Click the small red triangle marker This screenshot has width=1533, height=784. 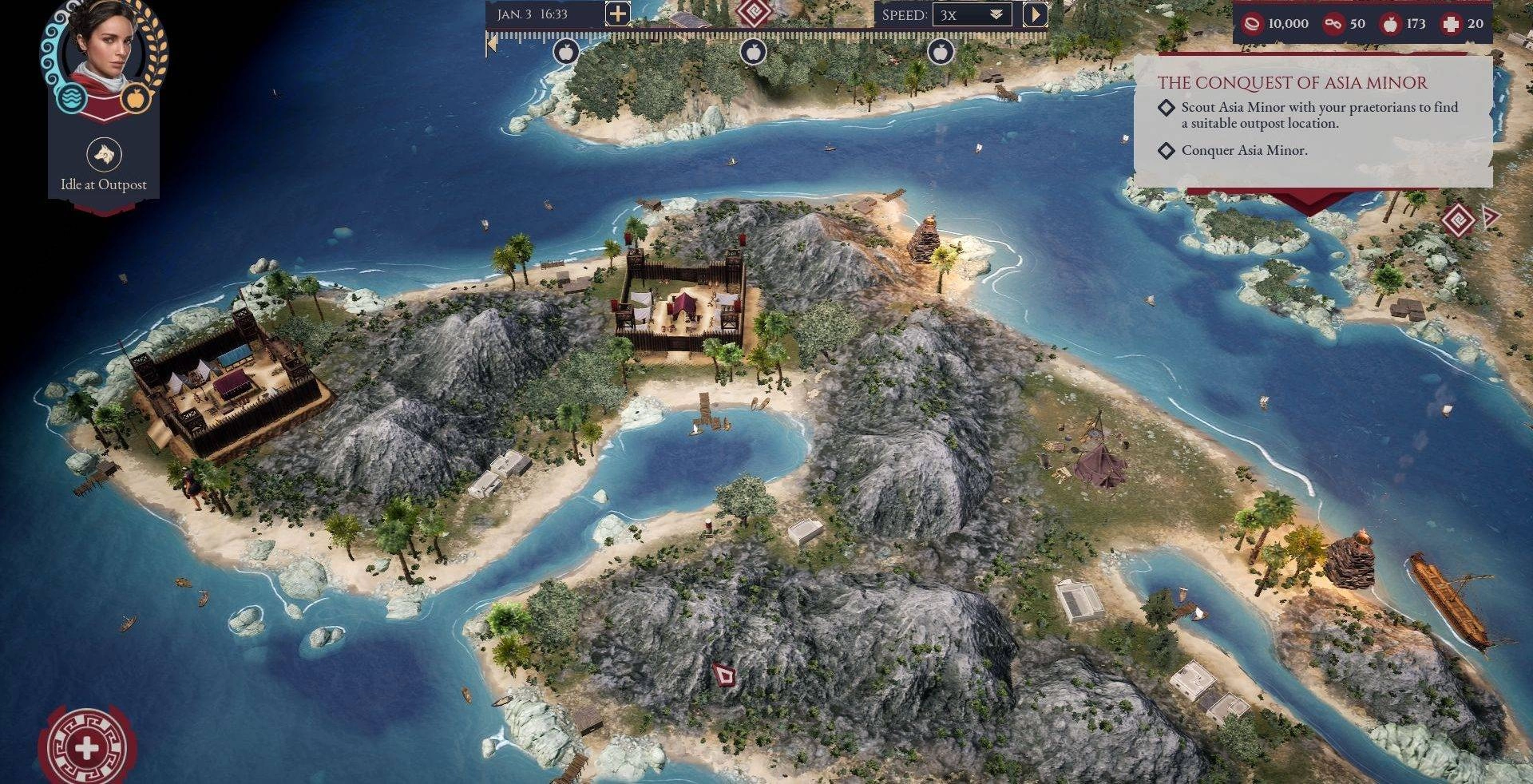(x=1489, y=216)
